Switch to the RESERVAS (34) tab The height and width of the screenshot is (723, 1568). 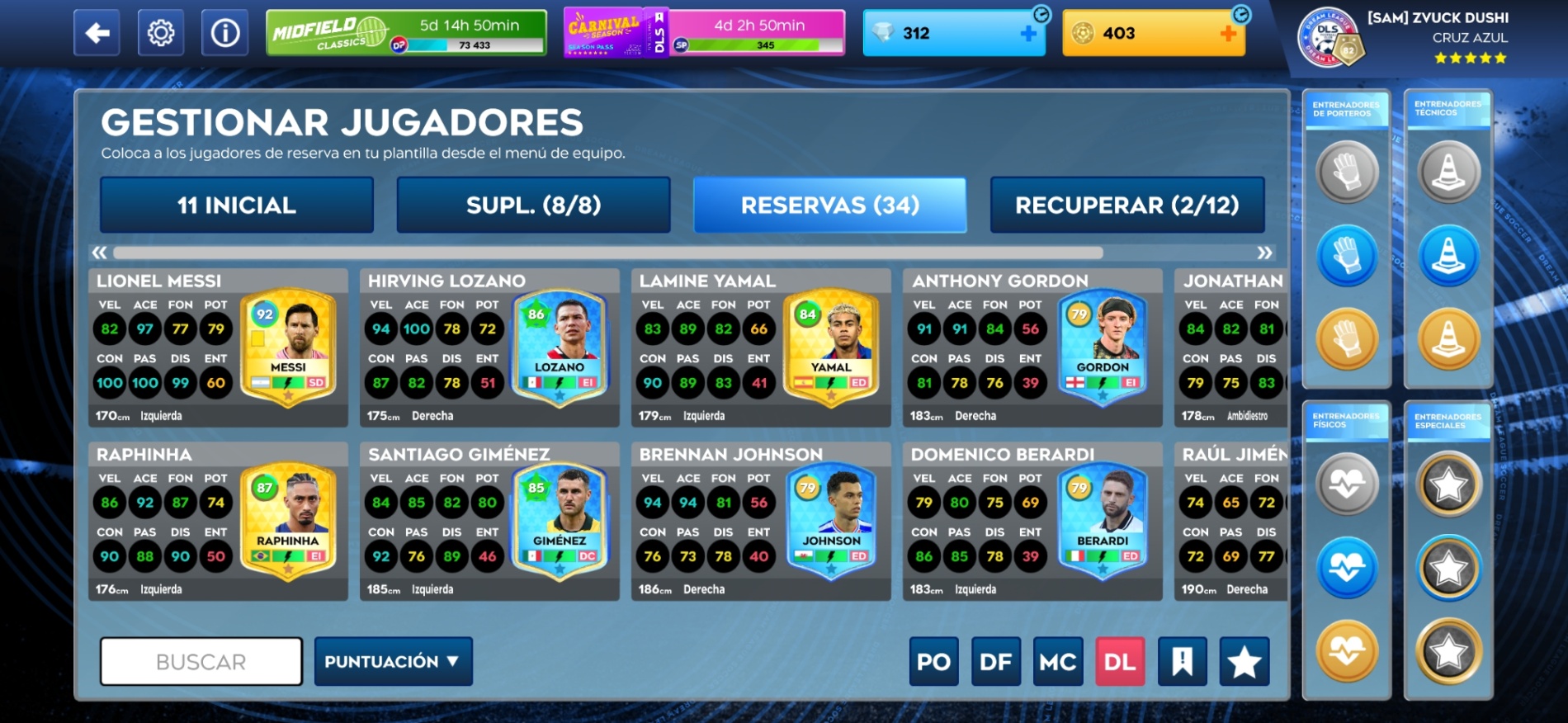coord(830,205)
